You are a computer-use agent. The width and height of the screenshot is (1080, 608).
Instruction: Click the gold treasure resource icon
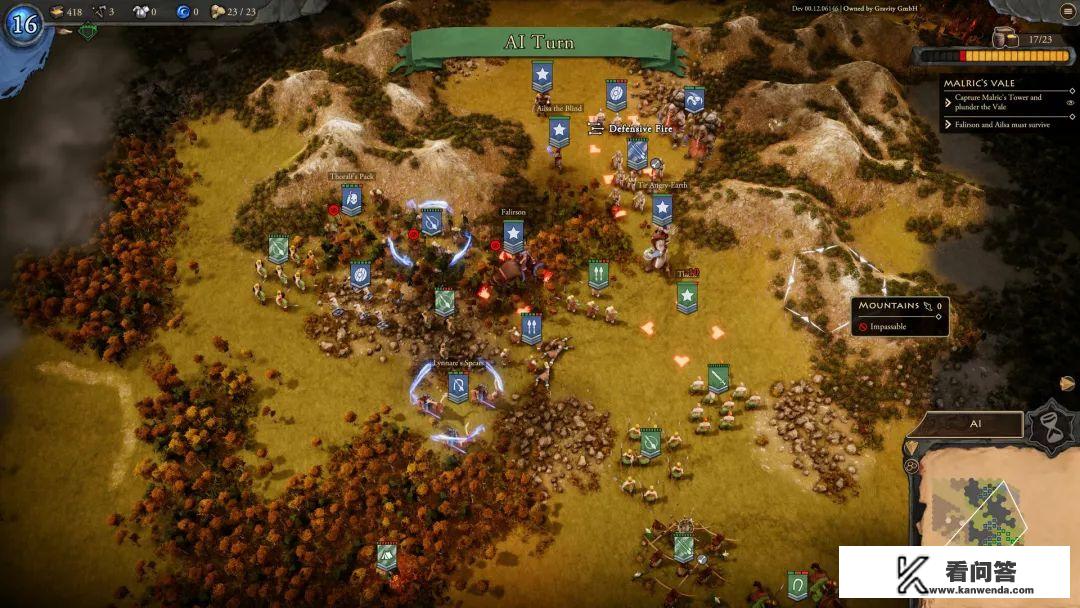[55, 12]
